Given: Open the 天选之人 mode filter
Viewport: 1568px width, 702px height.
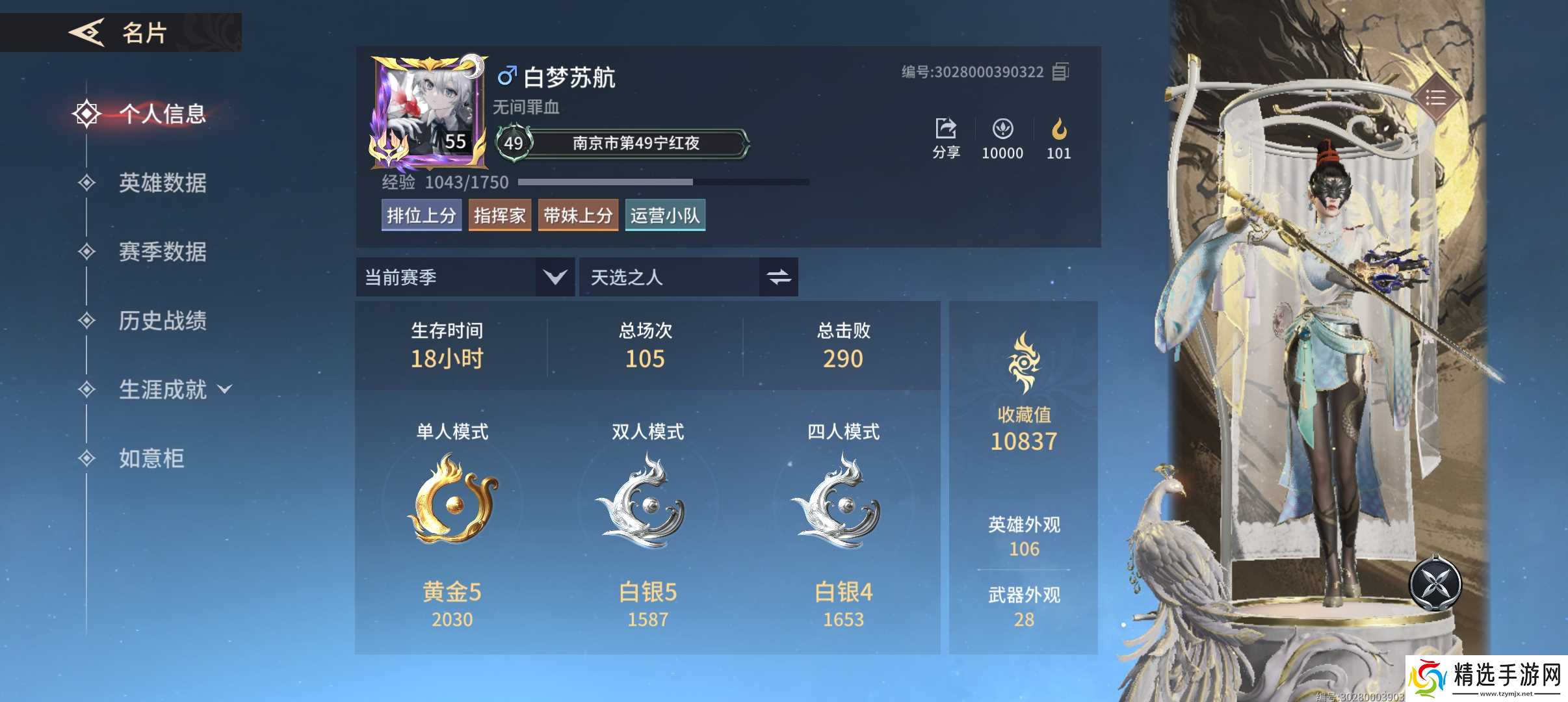Looking at the screenshot, I should click(688, 277).
